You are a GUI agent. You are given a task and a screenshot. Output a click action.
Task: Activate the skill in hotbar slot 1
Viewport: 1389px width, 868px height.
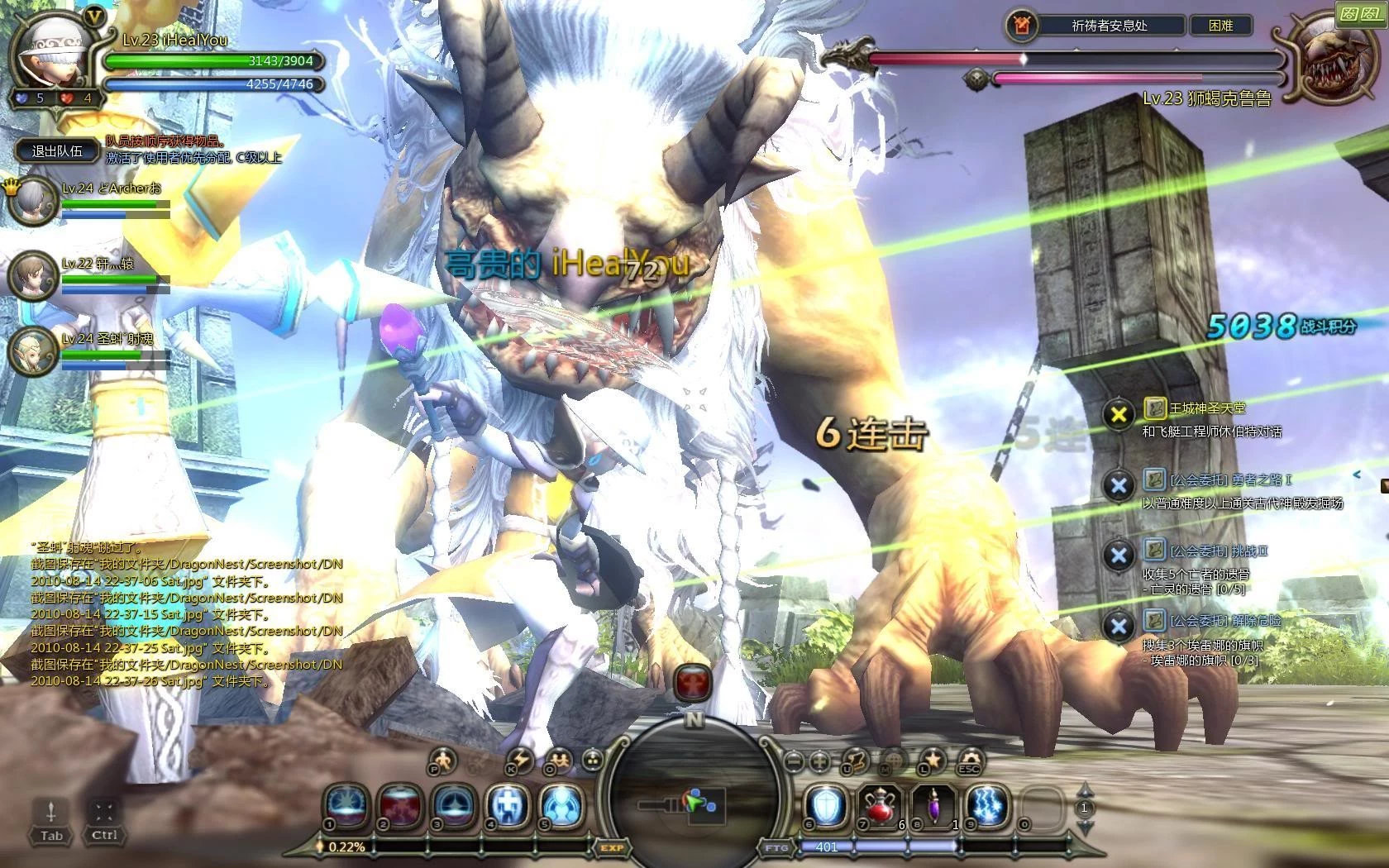coord(349,804)
